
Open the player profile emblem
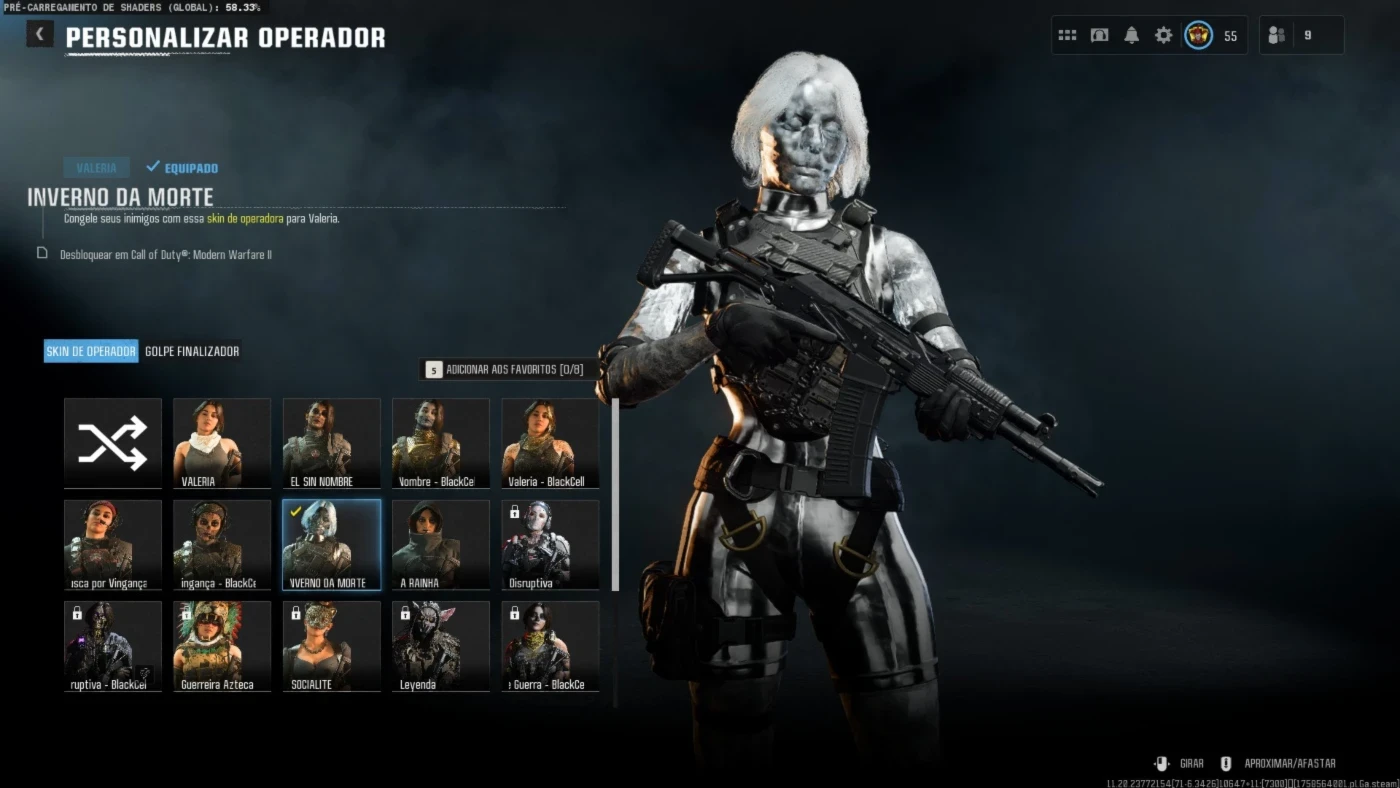click(1198, 36)
